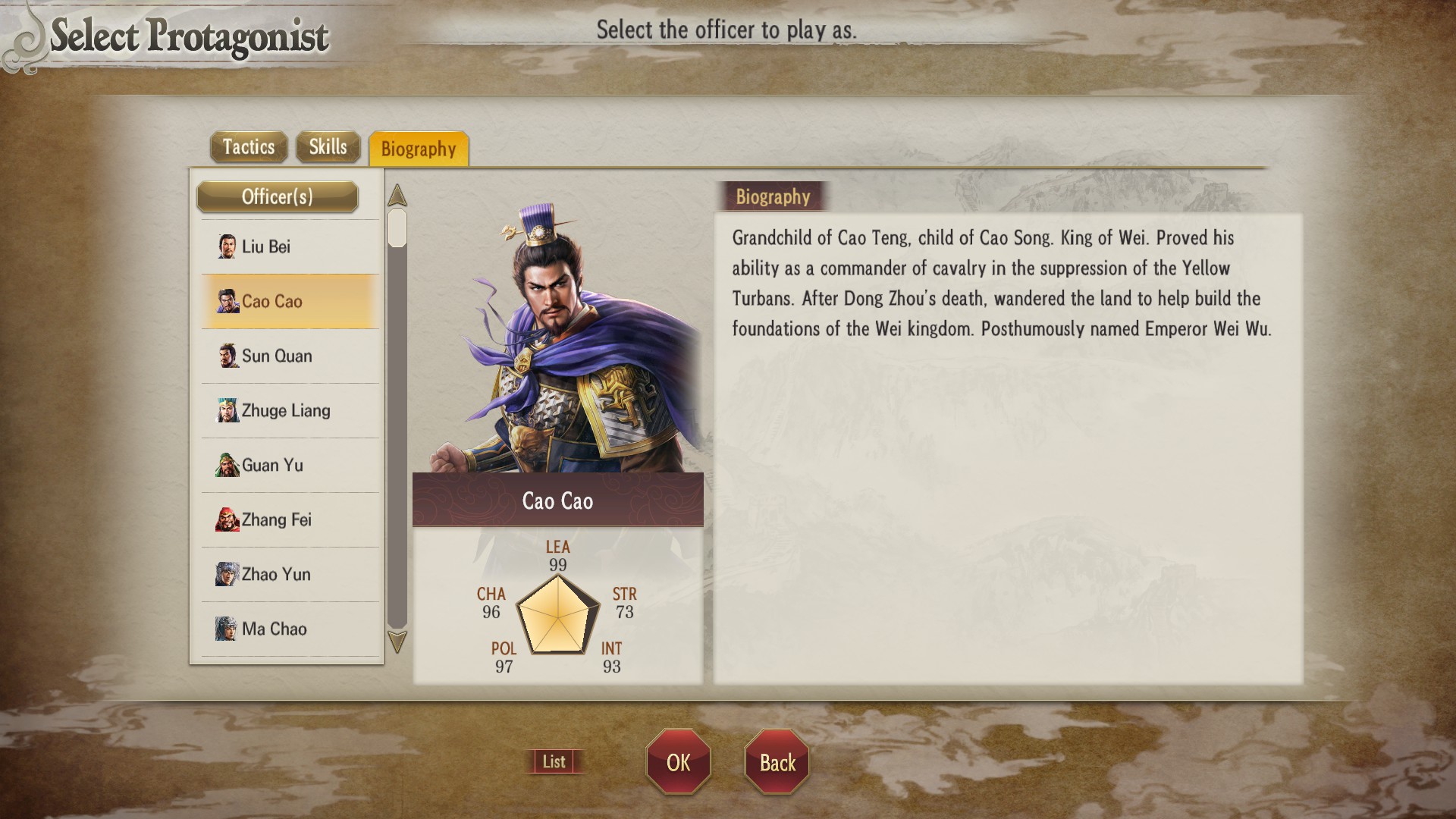This screenshot has width=1456, height=819.
Task: Select Guan Yu officer row
Action: point(290,466)
